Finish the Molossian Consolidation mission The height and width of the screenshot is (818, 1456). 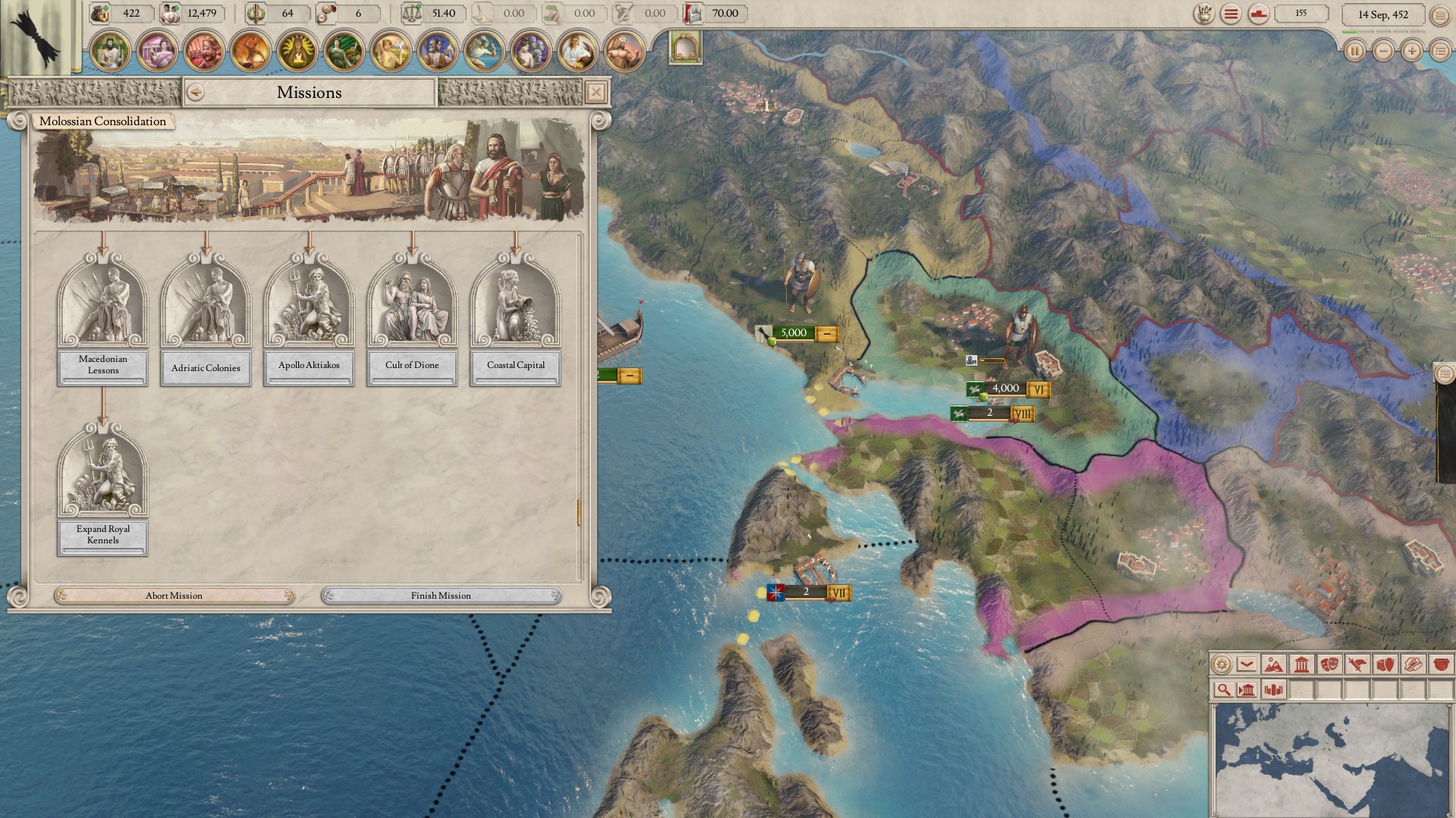point(441,596)
